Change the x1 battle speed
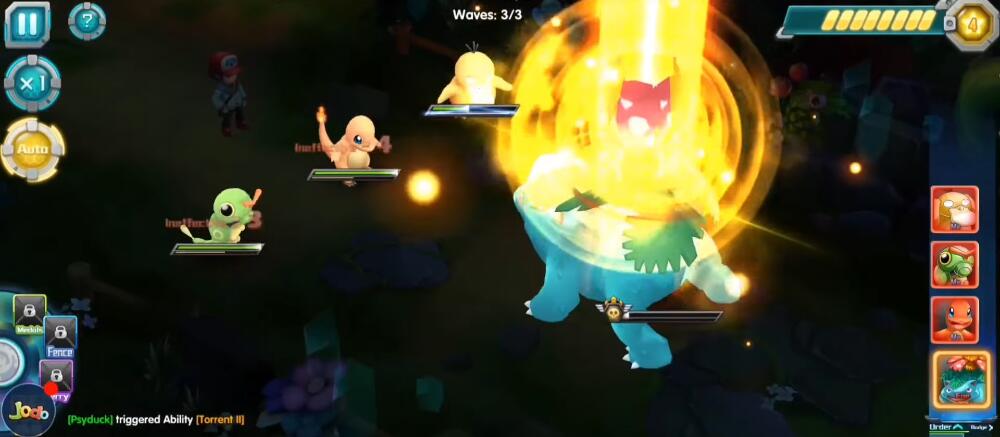The height and width of the screenshot is (437, 1000). point(32,84)
